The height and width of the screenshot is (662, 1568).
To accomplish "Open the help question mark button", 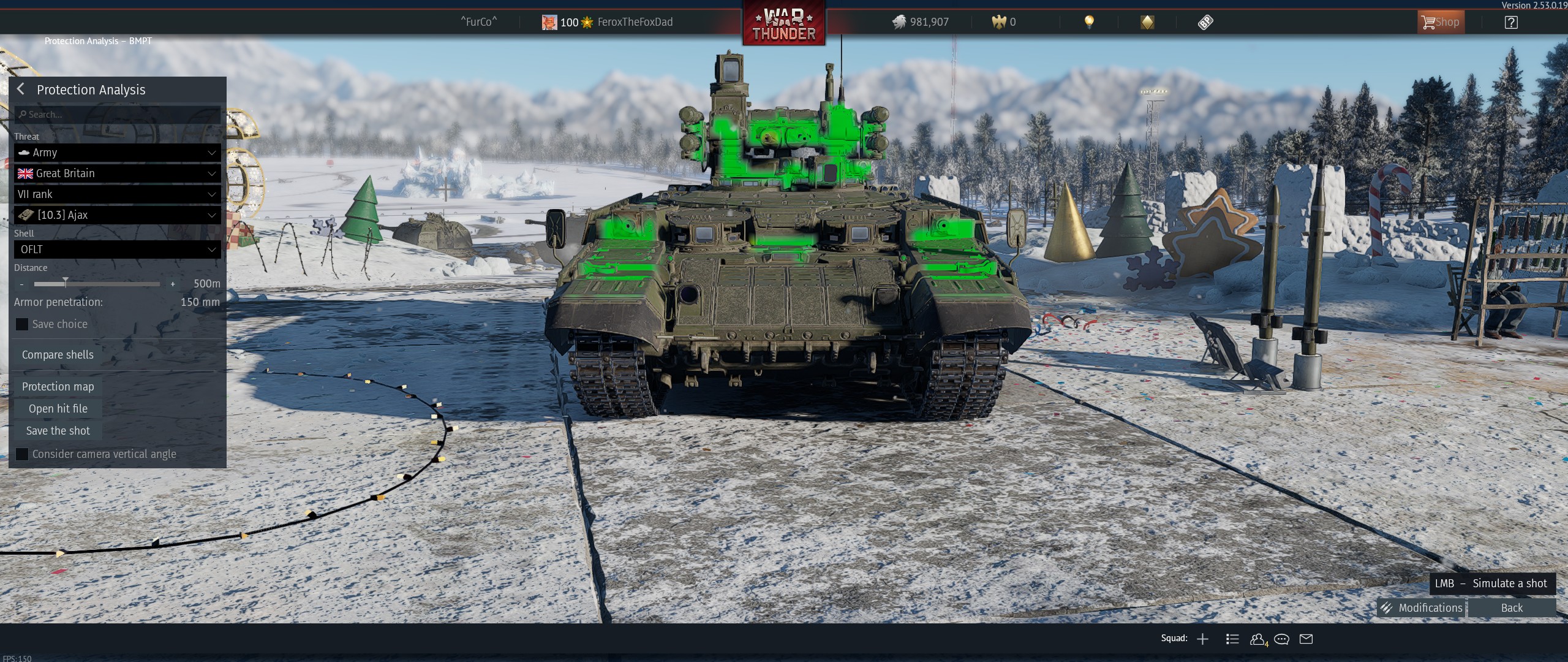I will [1511, 23].
